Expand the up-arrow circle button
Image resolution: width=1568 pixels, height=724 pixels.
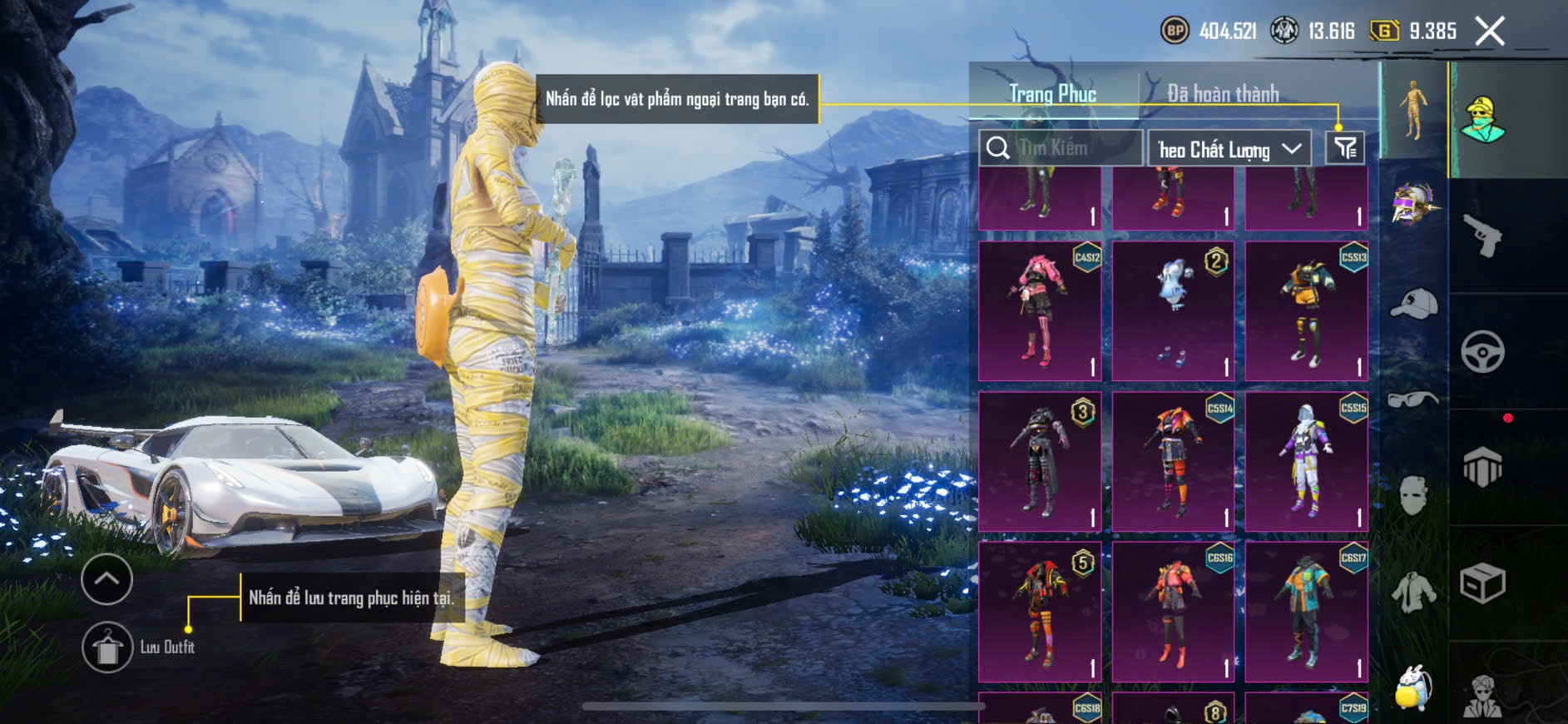click(x=106, y=579)
